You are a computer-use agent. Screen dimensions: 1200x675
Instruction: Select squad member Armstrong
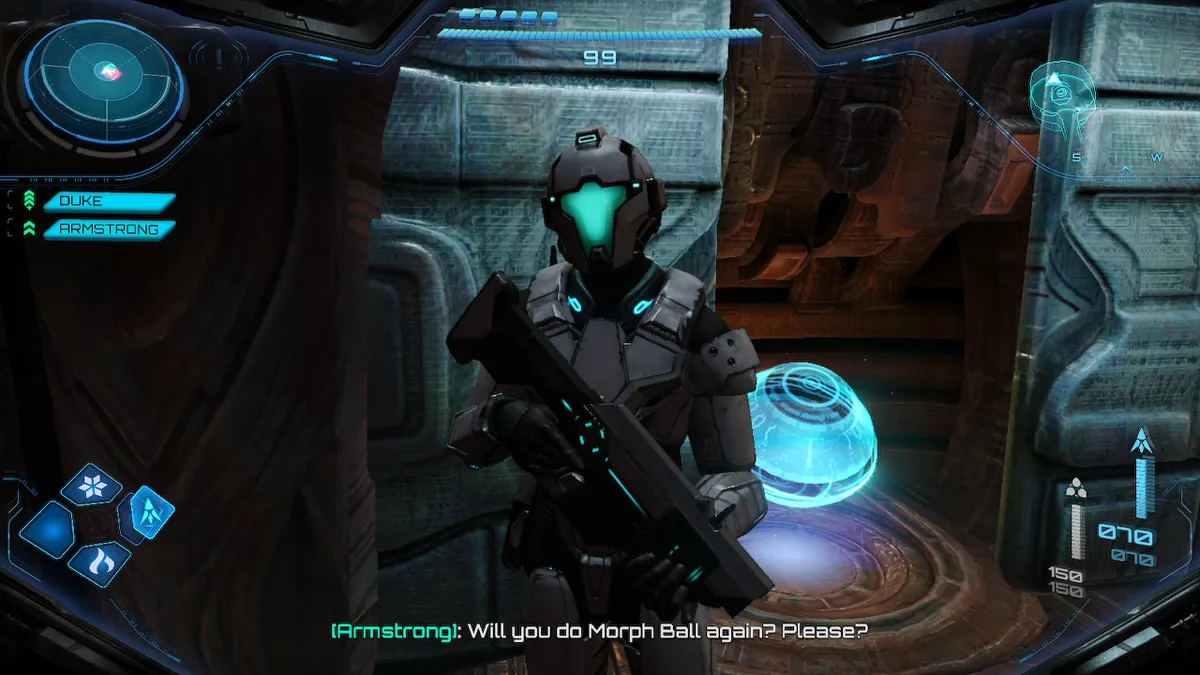108,229
